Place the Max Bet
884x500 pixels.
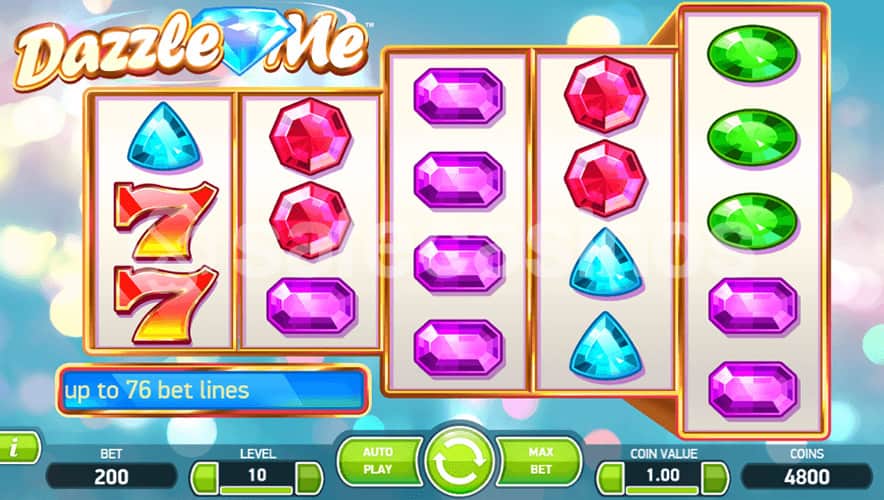tap(540, 459)
